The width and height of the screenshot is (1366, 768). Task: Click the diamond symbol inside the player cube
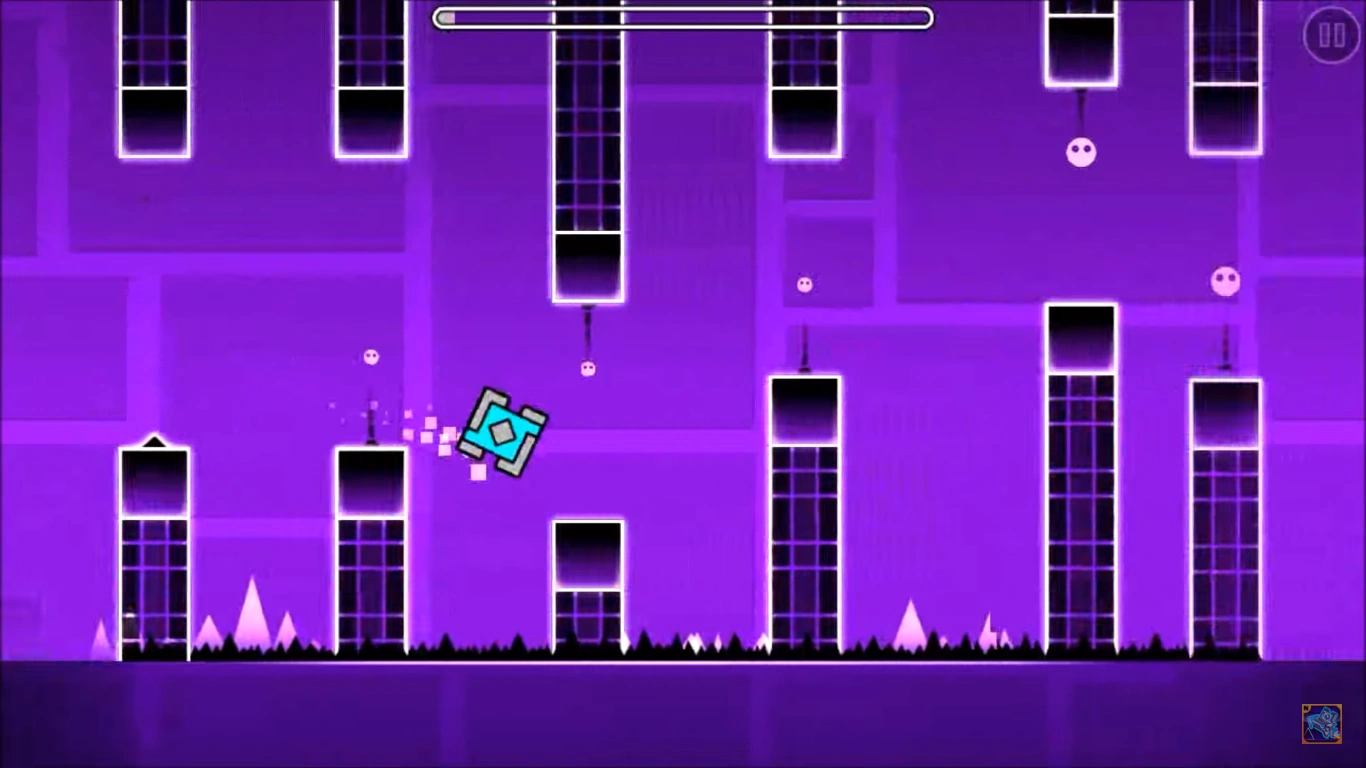tap(501, 430)
